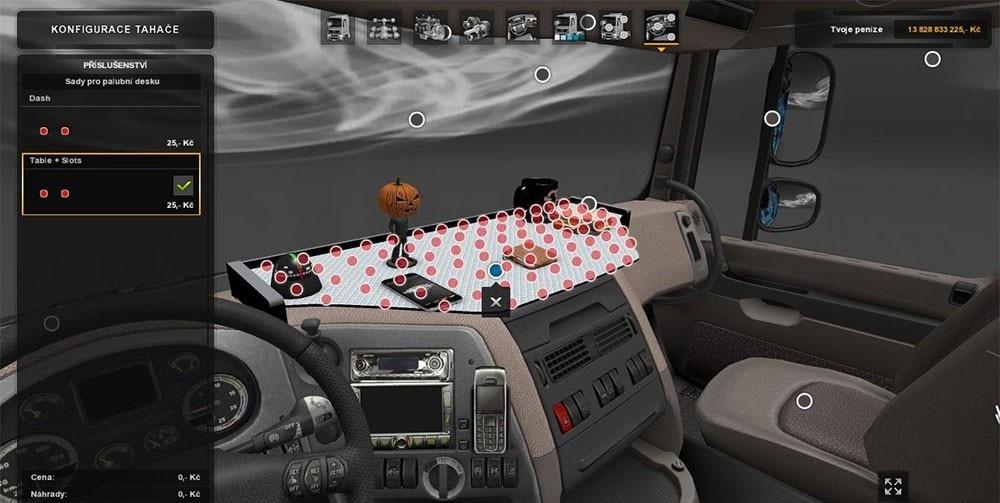Open the steering wheel interior tab
Screen dimensions: 1000x503
522,26
